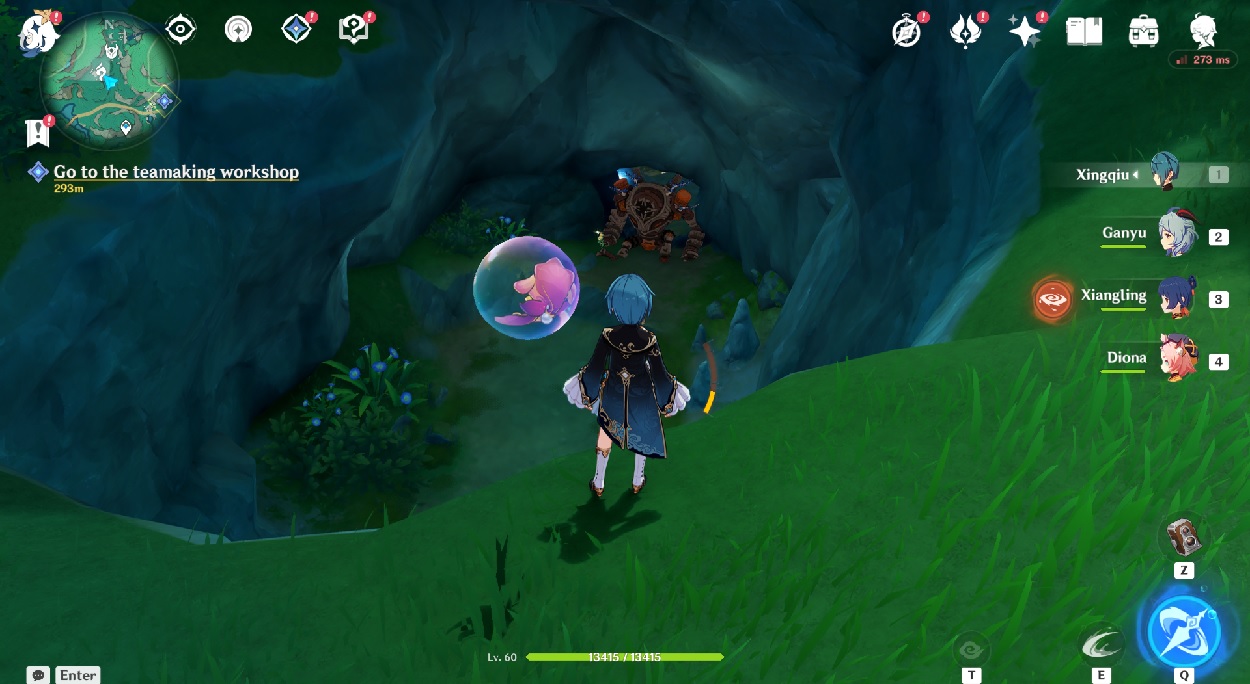Open the chat box
This screenshot has width=1250, height=684.
[39, 675]
